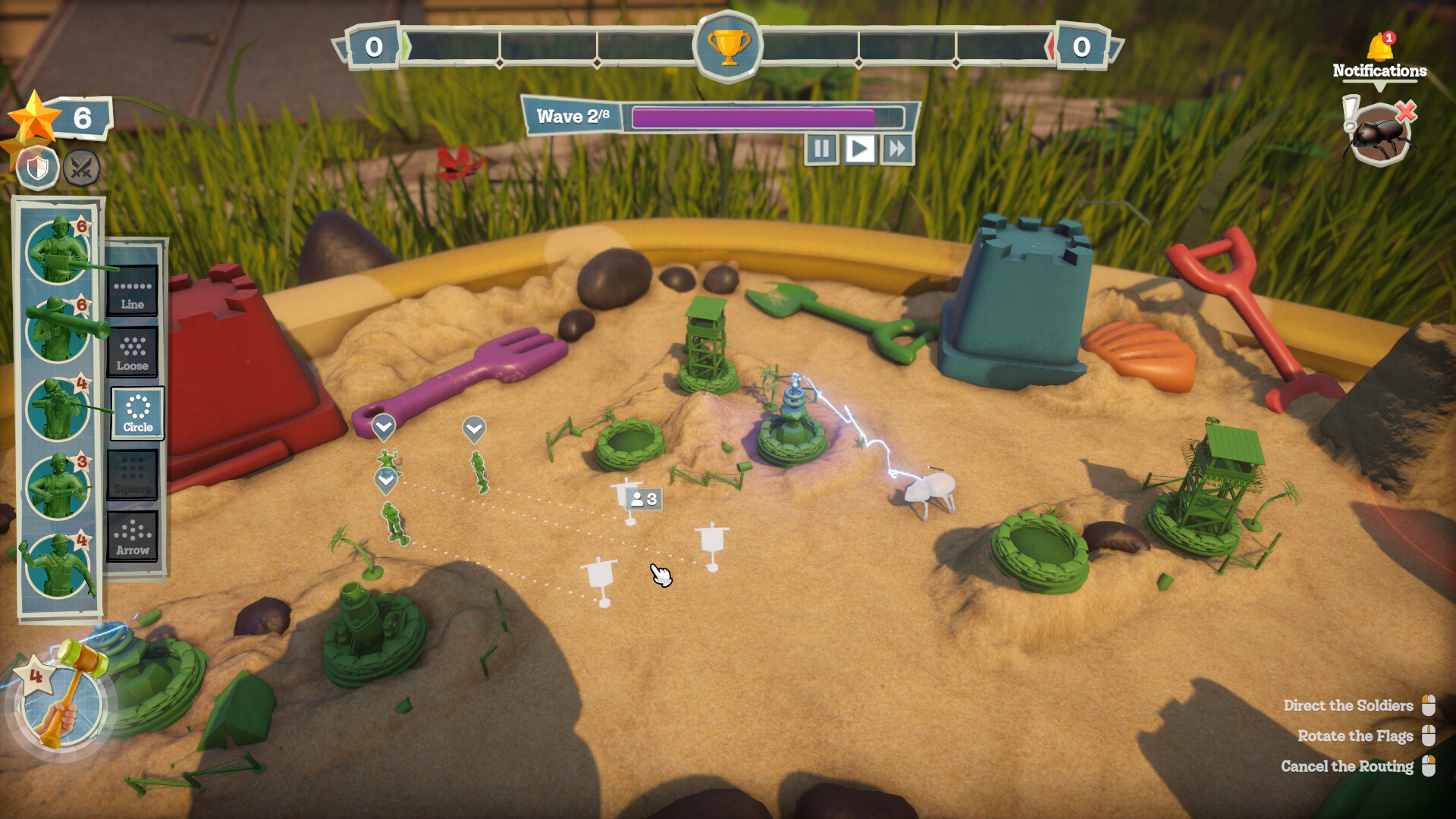Viewport: 1456px width, 819px height.
Task: Pause the current wave
Action: pos(821,149)
